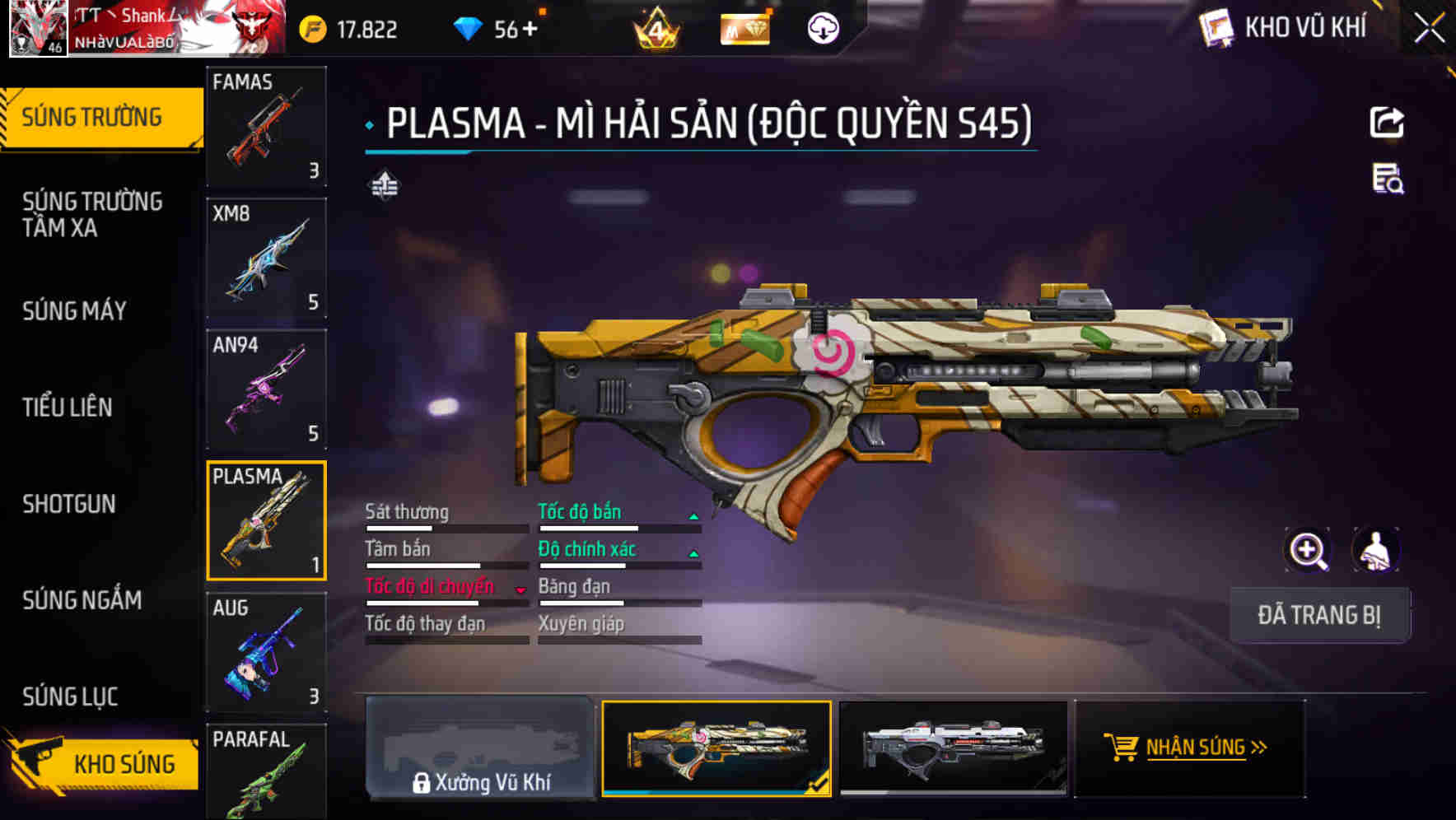Open the SHOTGUN category

coord(70,504)
